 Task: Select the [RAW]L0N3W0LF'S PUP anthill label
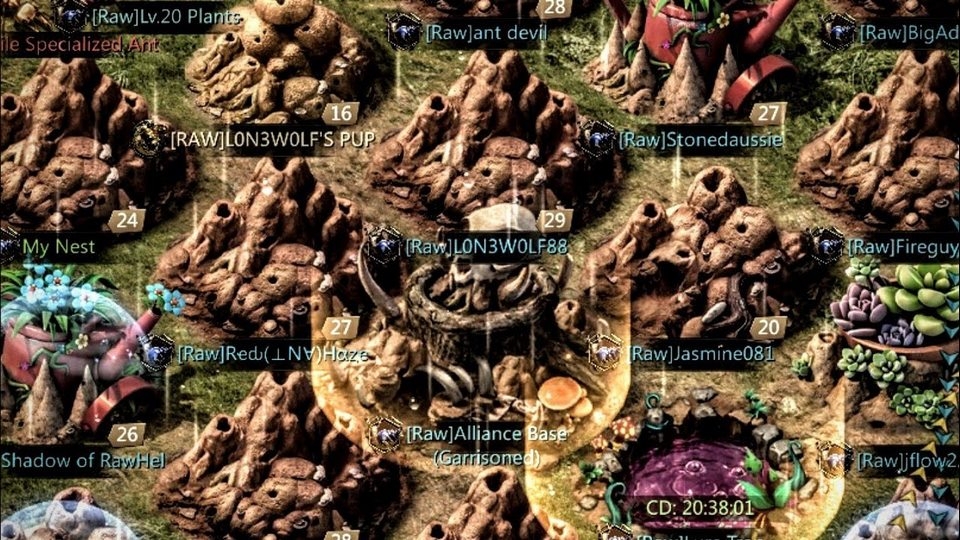(x=273, y=140)
